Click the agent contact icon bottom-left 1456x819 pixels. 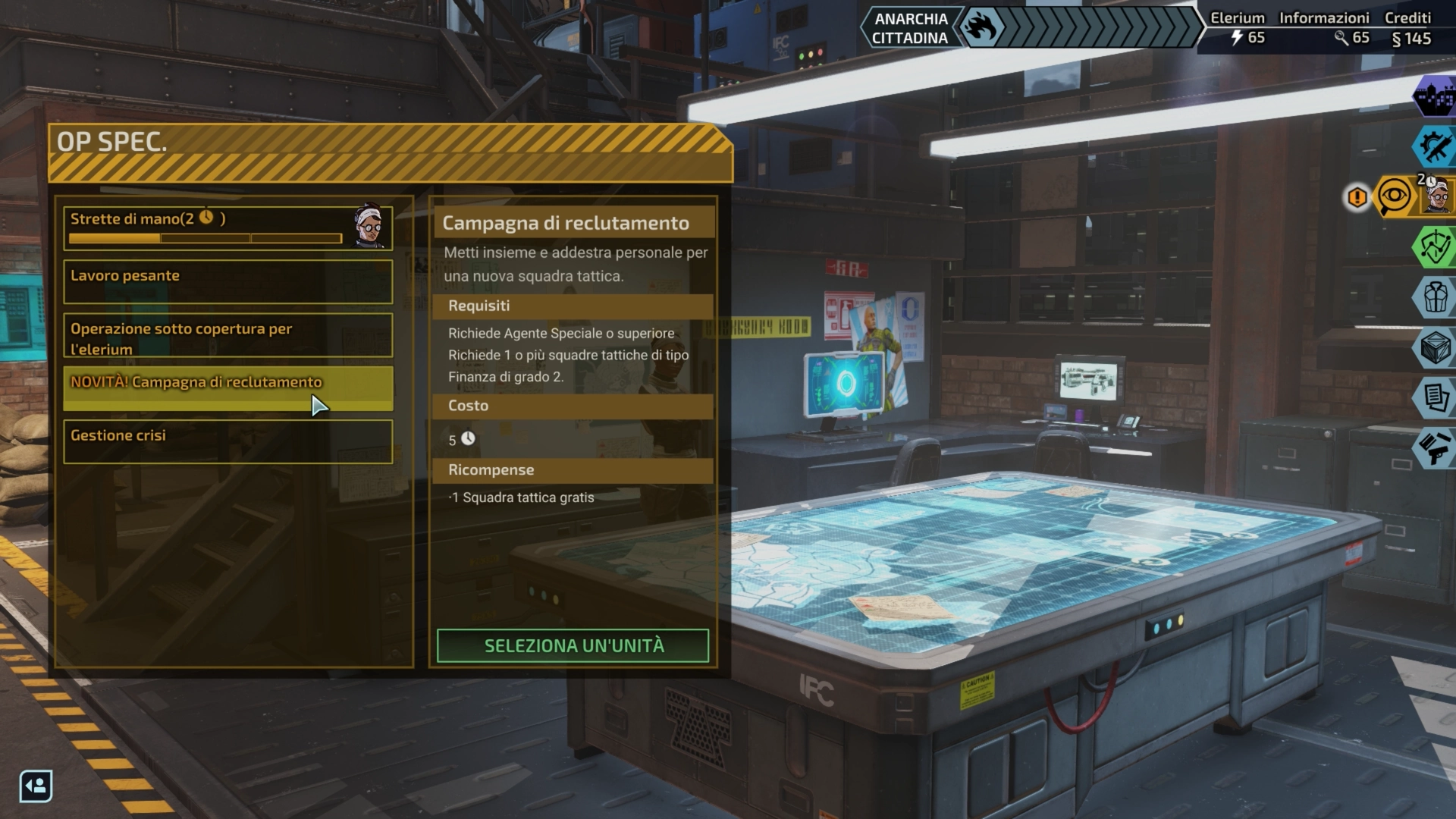(36, 786)
